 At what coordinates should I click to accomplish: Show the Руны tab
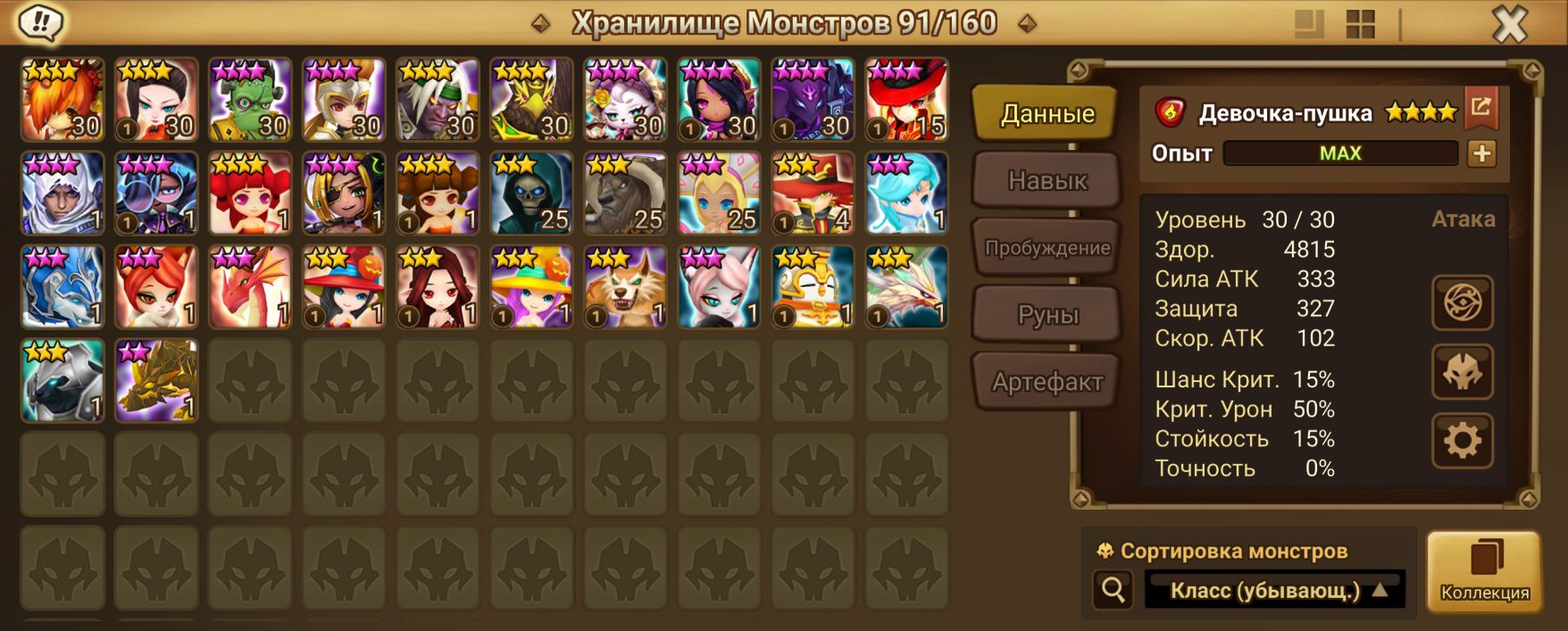click(x=1047, y=315)
